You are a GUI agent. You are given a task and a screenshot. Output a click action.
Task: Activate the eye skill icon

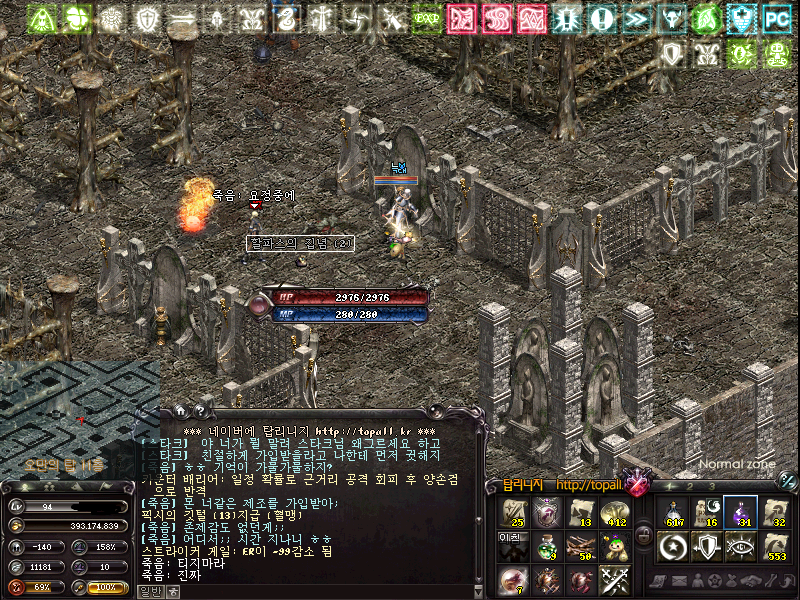tap(741, 546)
